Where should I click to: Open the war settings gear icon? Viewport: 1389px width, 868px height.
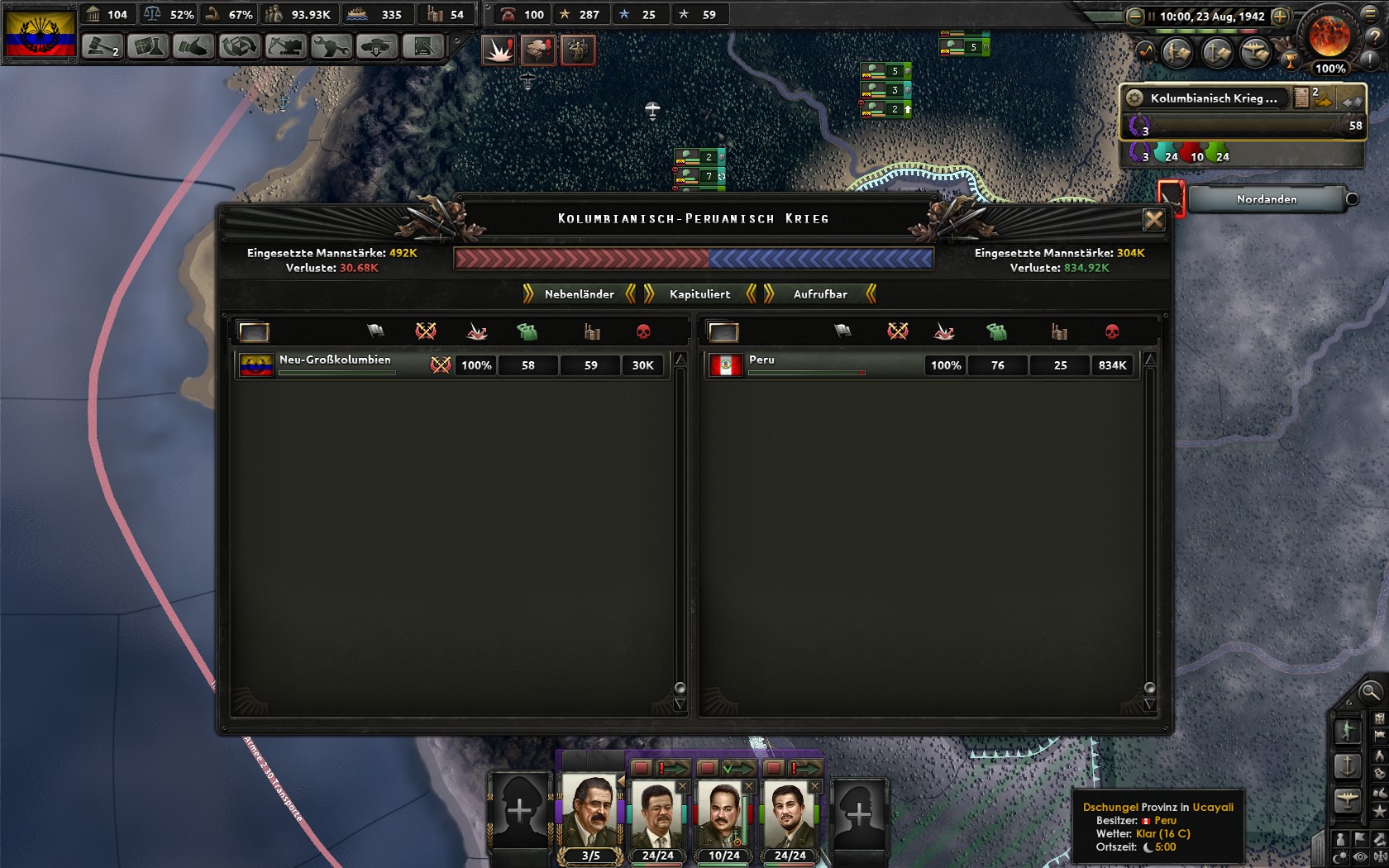pos(1135,98)
